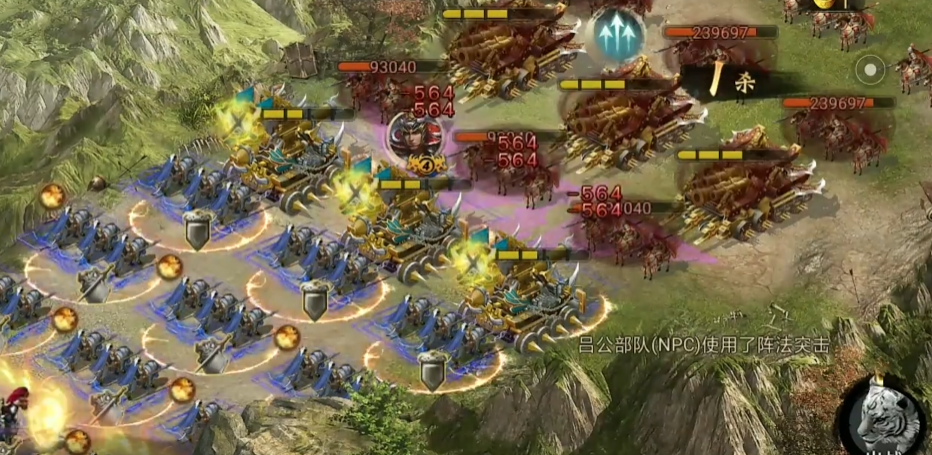The height and width of the screenshot is (455, 932).
Task: Select the triple-arrow formation icon
Action: coord(618,35)
